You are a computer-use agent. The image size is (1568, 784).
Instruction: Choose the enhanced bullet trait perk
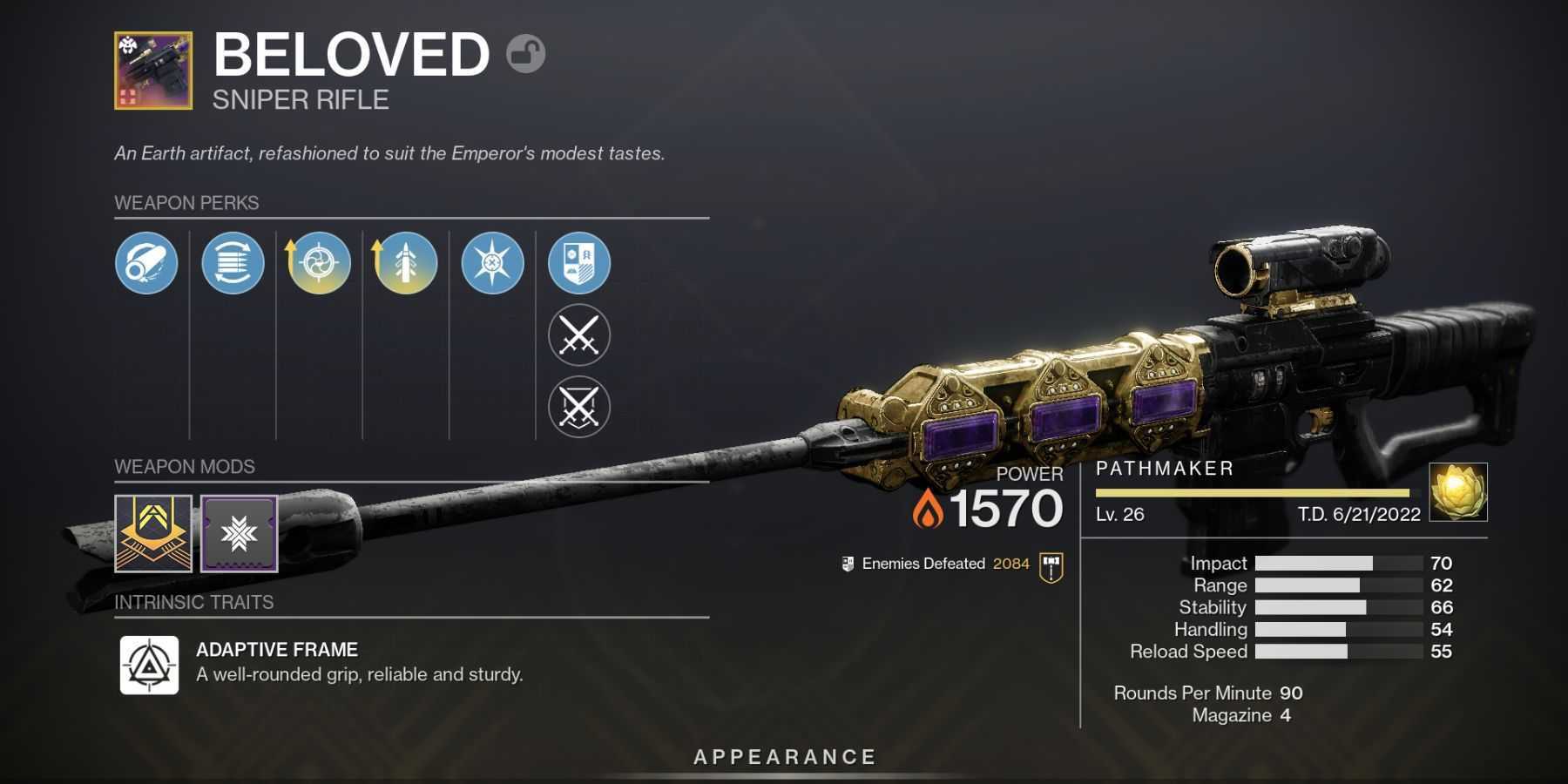pyautogui.click(x=405, y=262)
